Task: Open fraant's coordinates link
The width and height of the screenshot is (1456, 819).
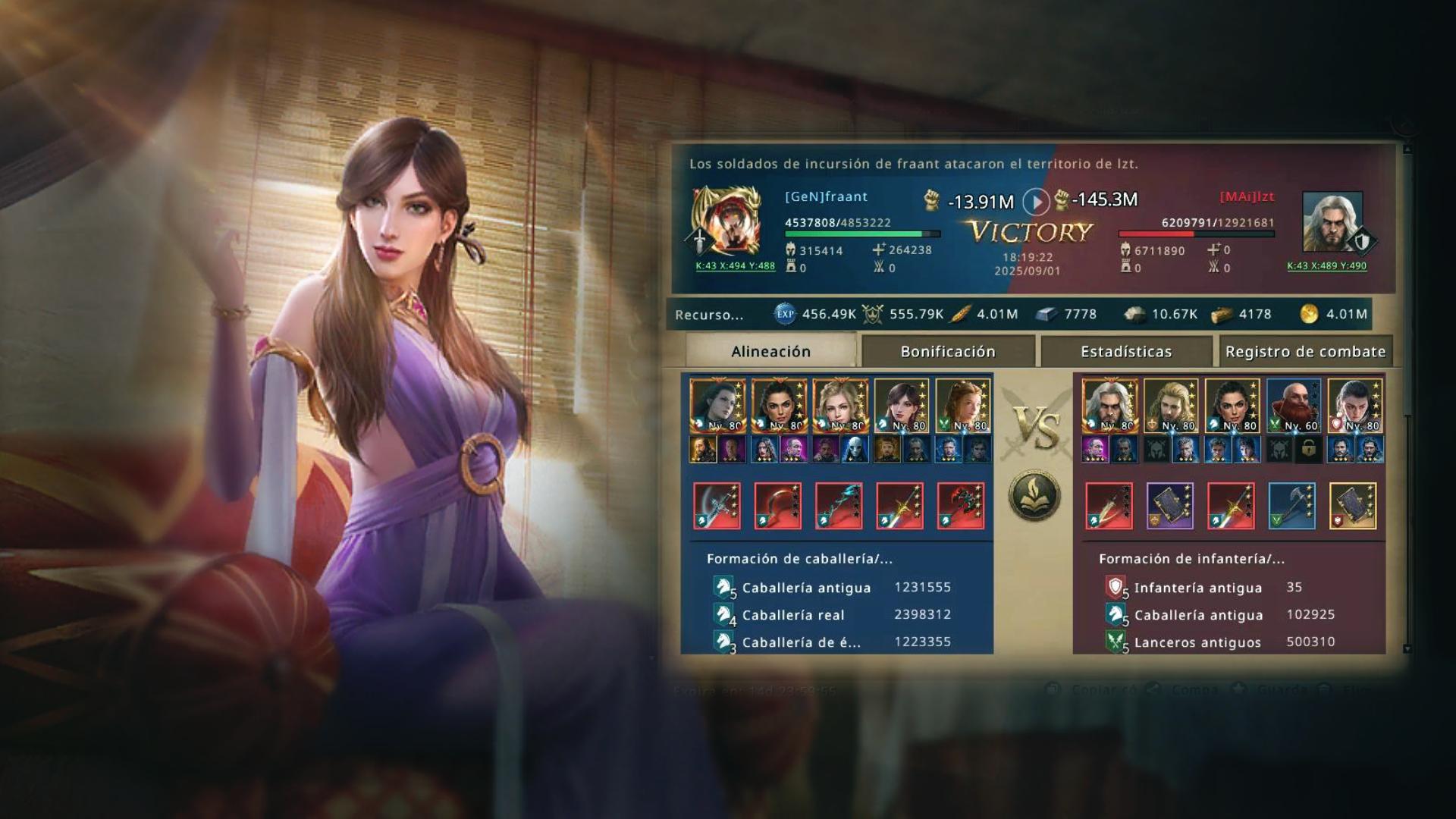Action: tap(735, 266)
